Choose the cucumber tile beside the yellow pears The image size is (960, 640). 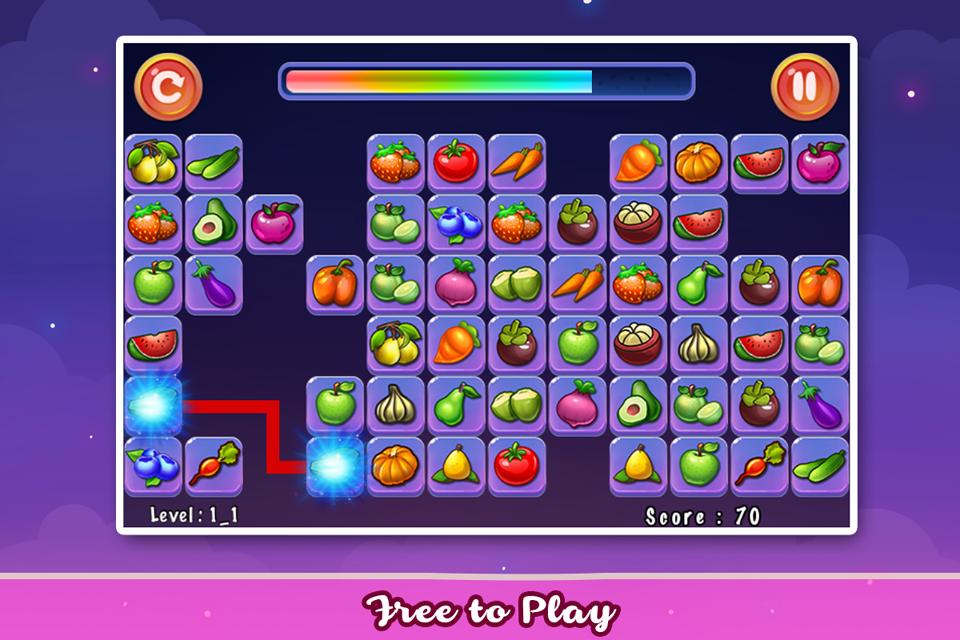point(214,163)
